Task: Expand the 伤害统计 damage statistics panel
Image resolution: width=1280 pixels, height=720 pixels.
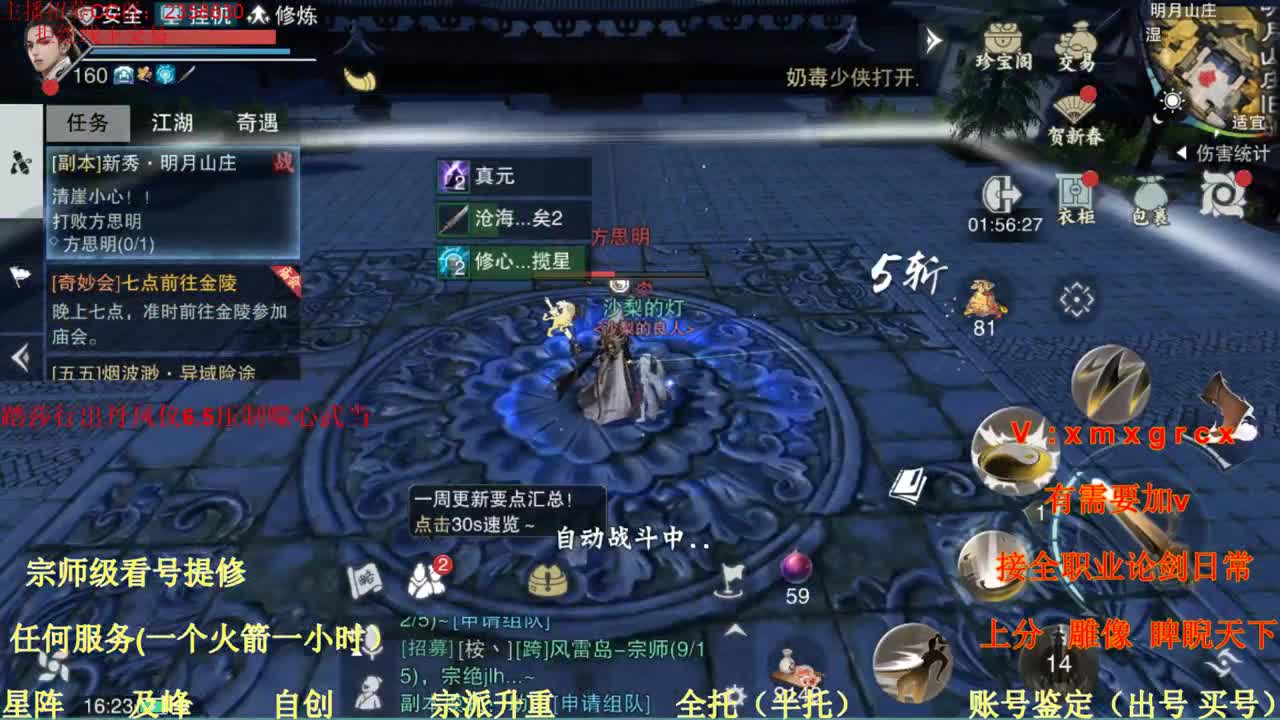Action: (1215, 152)
